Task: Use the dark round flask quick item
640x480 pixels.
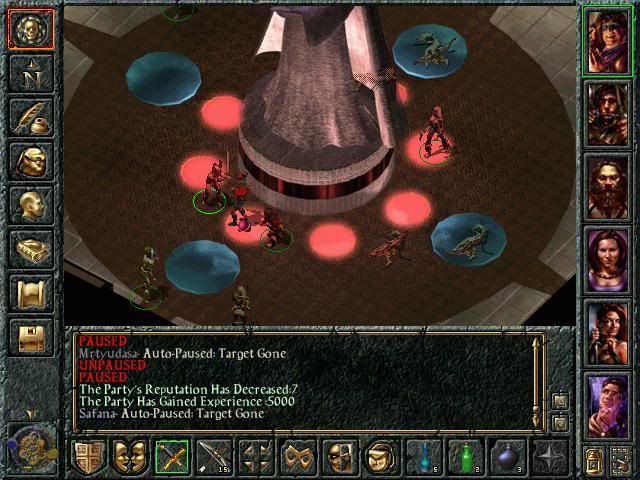Action: click(x=508, y=456)
